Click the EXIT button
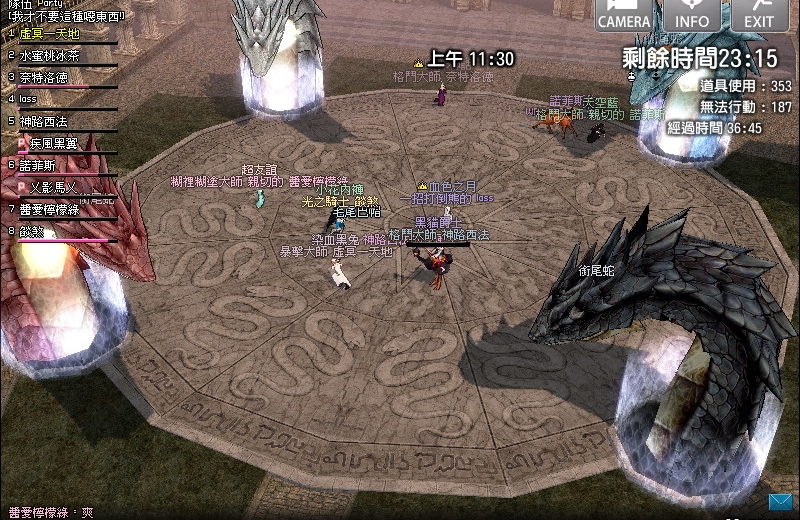 coord(759,15)
